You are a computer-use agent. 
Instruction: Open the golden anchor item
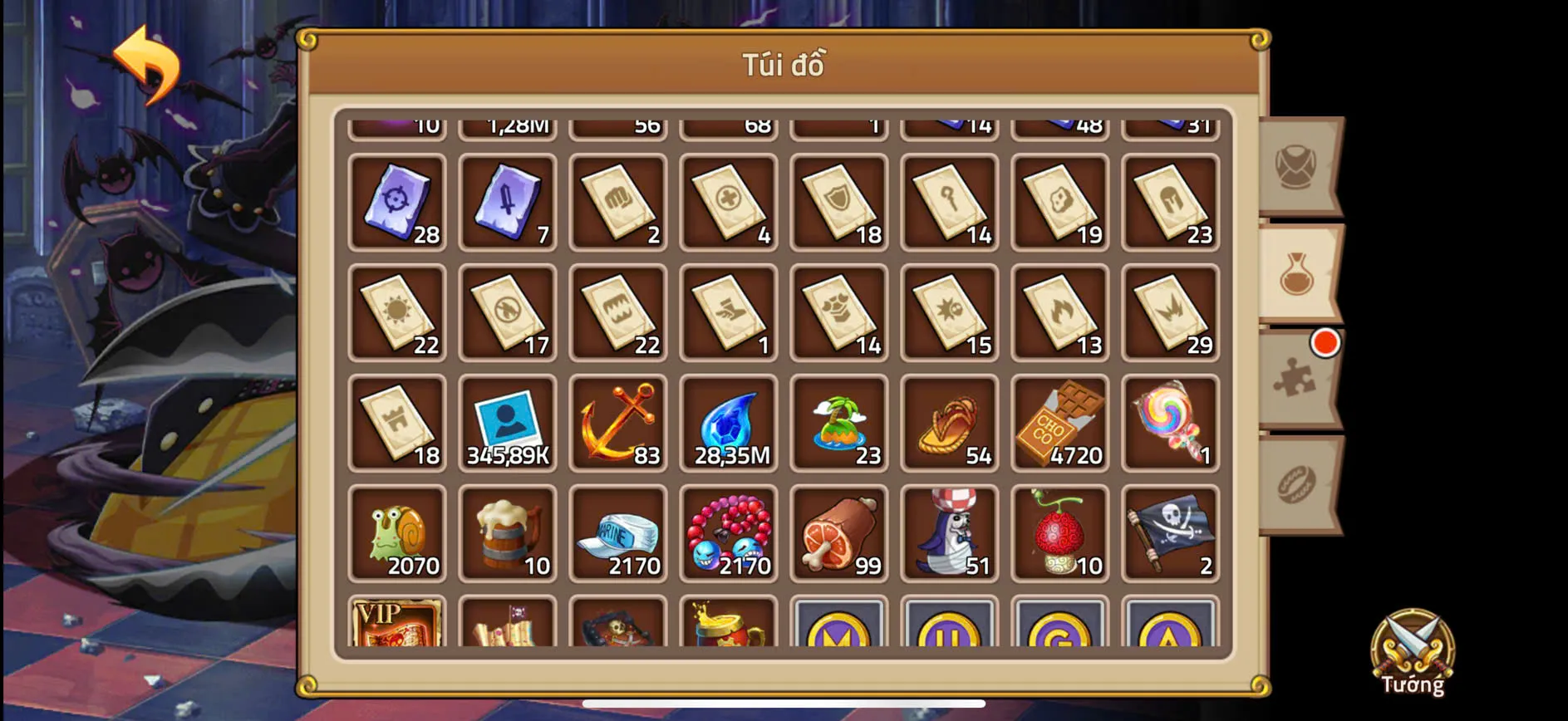point(617,424)
